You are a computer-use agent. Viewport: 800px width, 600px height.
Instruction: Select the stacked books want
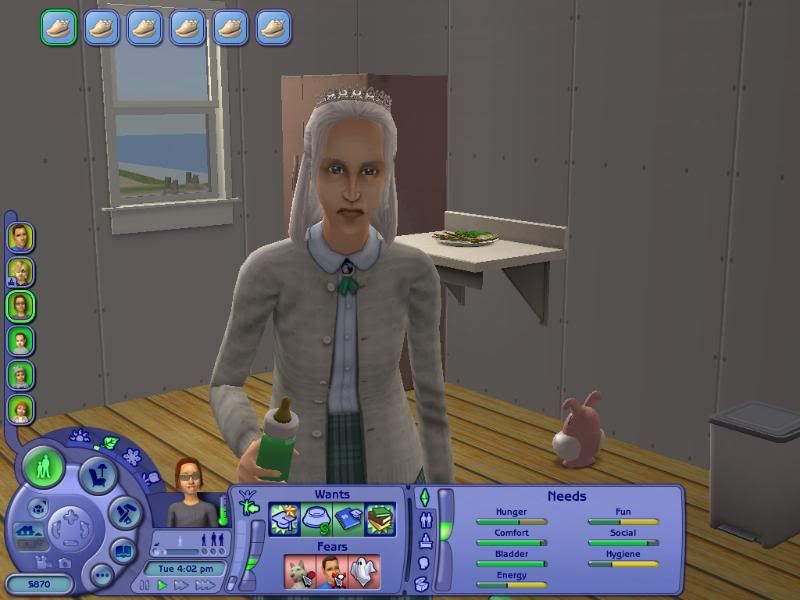379,519
